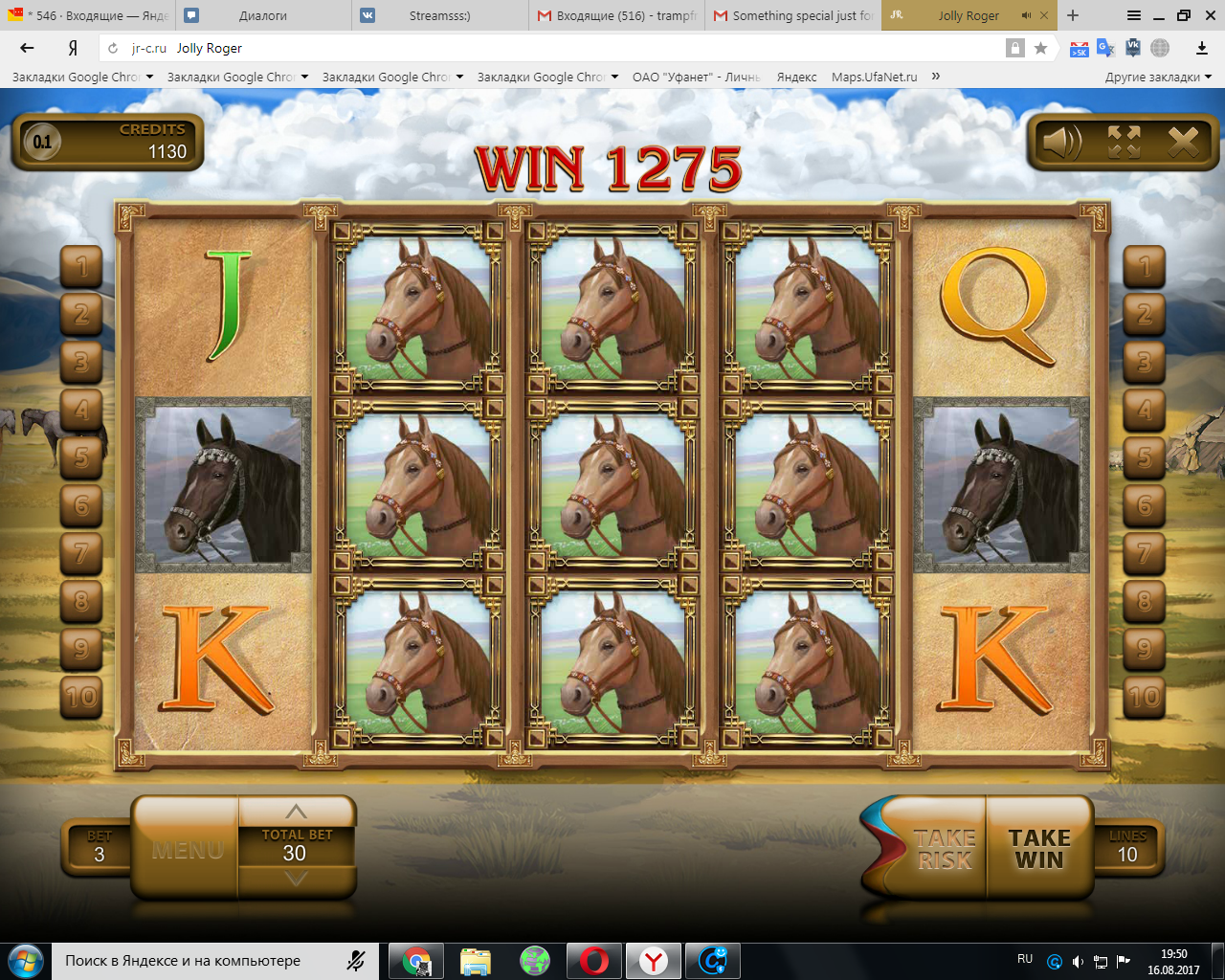Viewport: 1225px width, 980px height.
Task: Open the slot game Menu
Action: click(188, 849)
